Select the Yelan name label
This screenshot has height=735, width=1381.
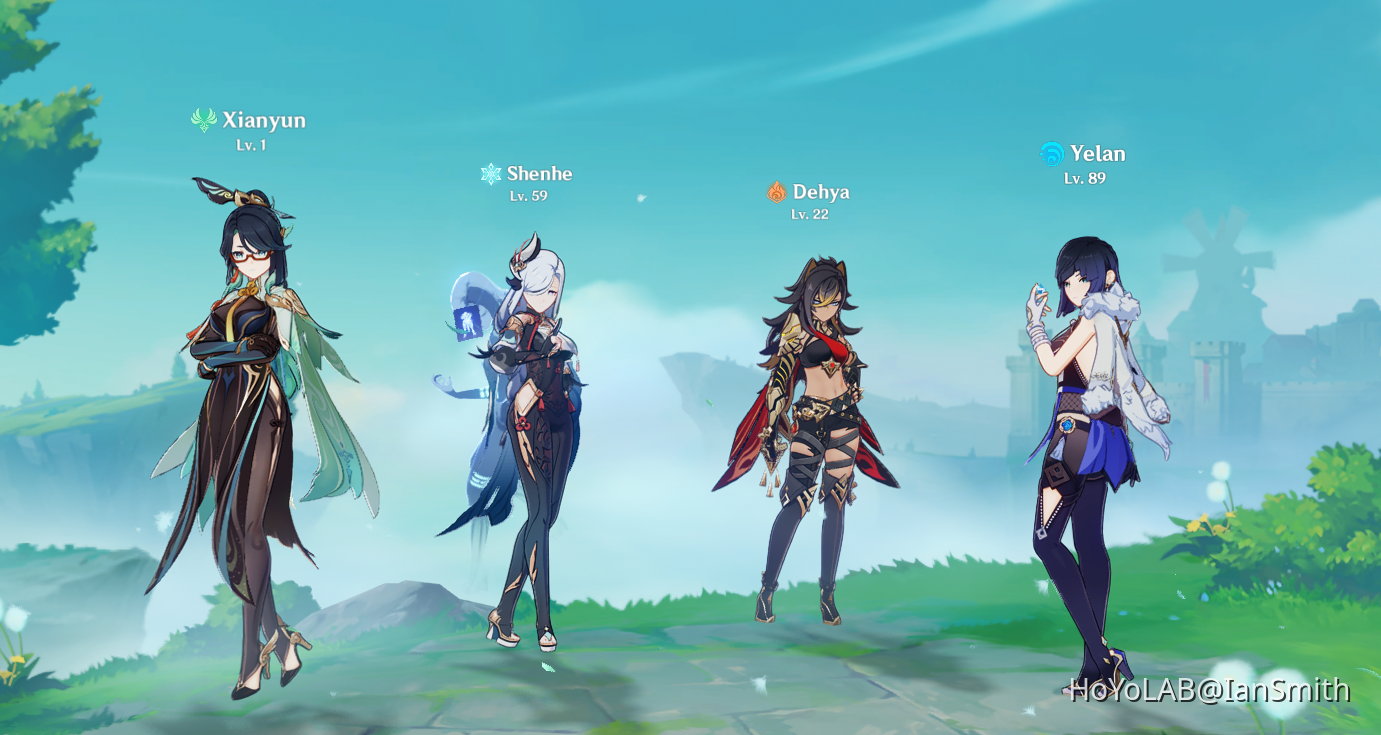(1099, 153)
